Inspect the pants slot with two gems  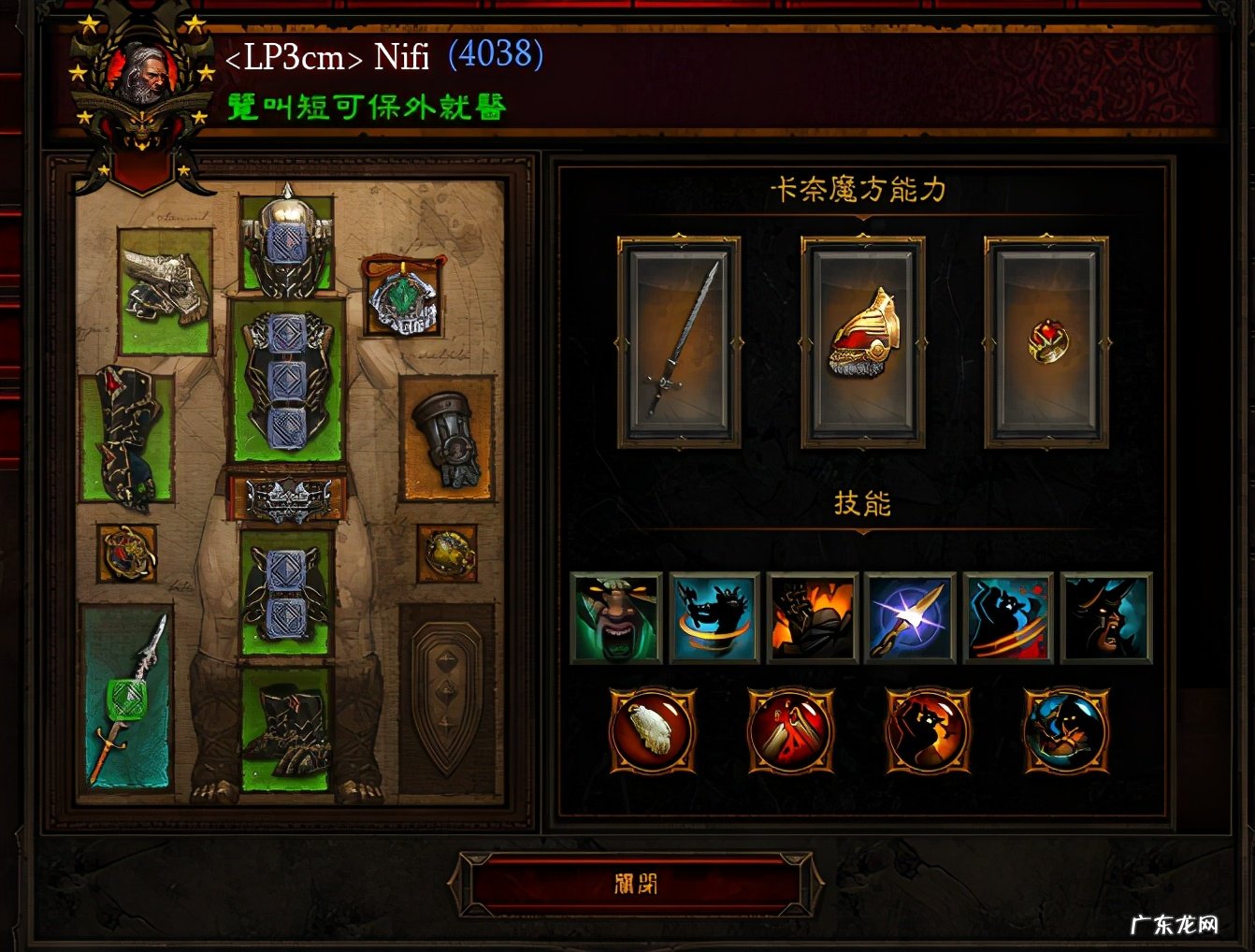coord(287,591)
